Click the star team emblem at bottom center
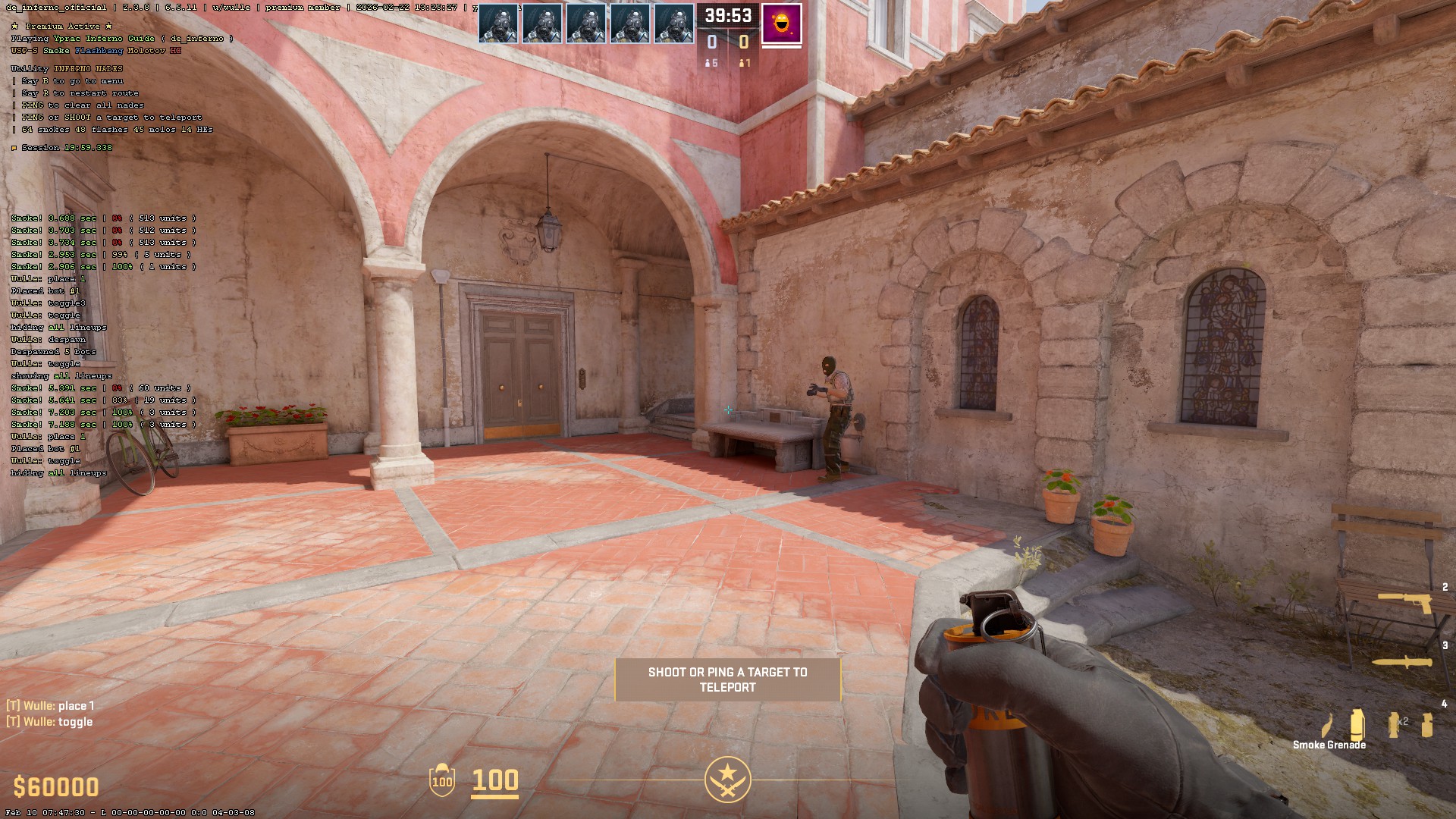 point(727,779)
